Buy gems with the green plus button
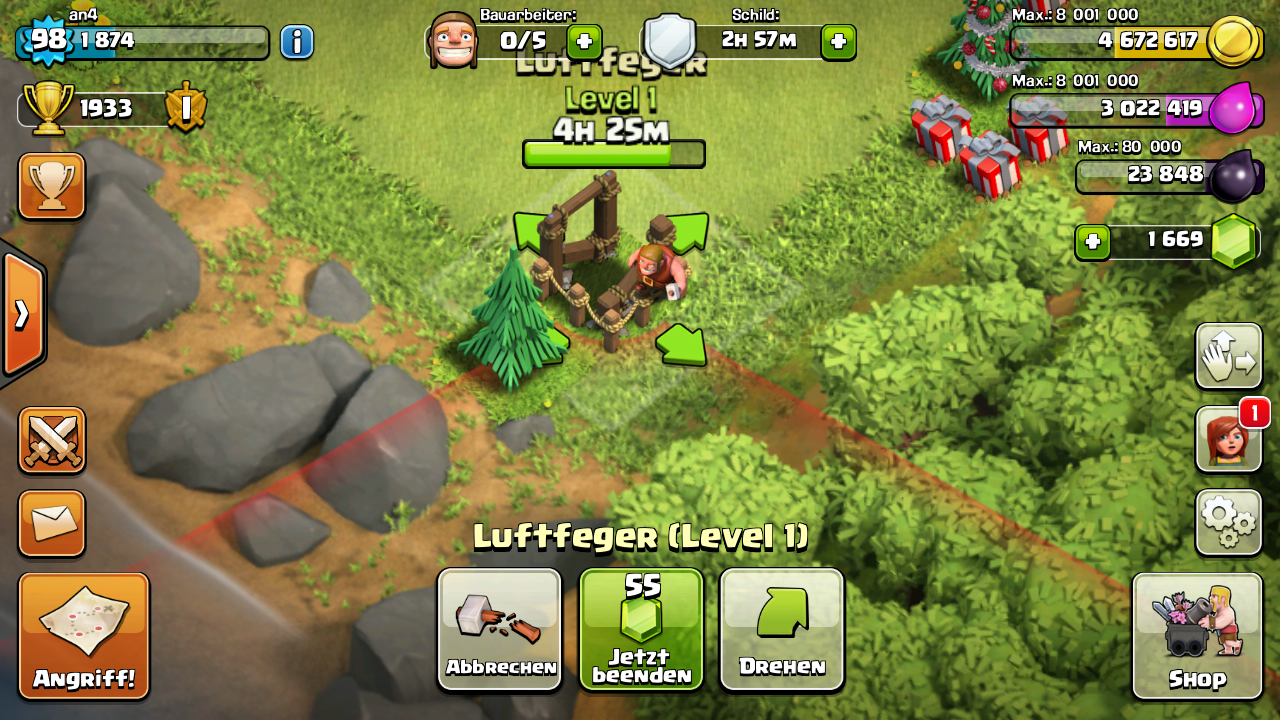 pyautogui.click(x=1093, y=242)
